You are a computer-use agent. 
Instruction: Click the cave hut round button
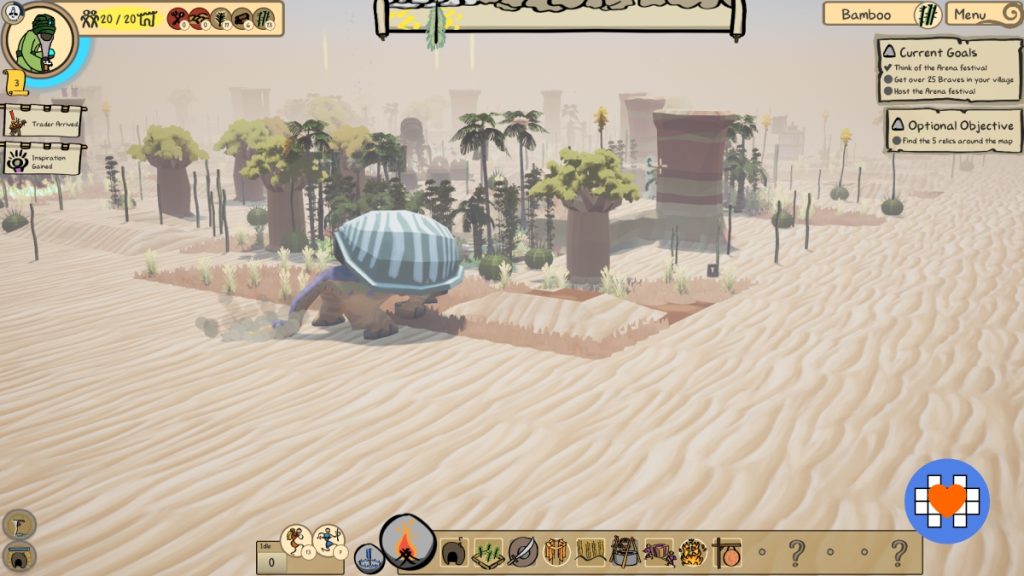coord(19,555)
